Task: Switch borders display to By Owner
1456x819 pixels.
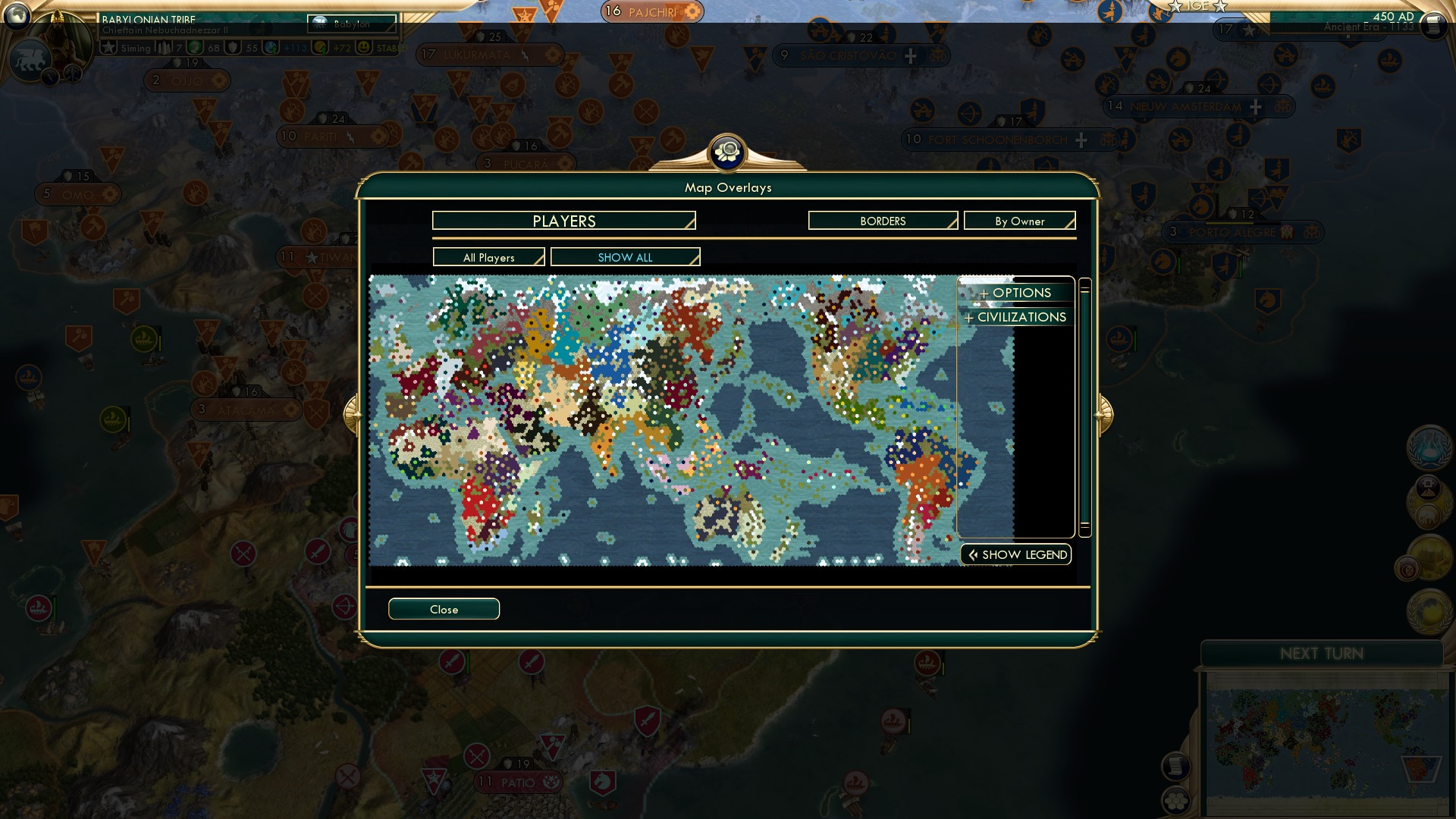Action: coord(1019,221)
